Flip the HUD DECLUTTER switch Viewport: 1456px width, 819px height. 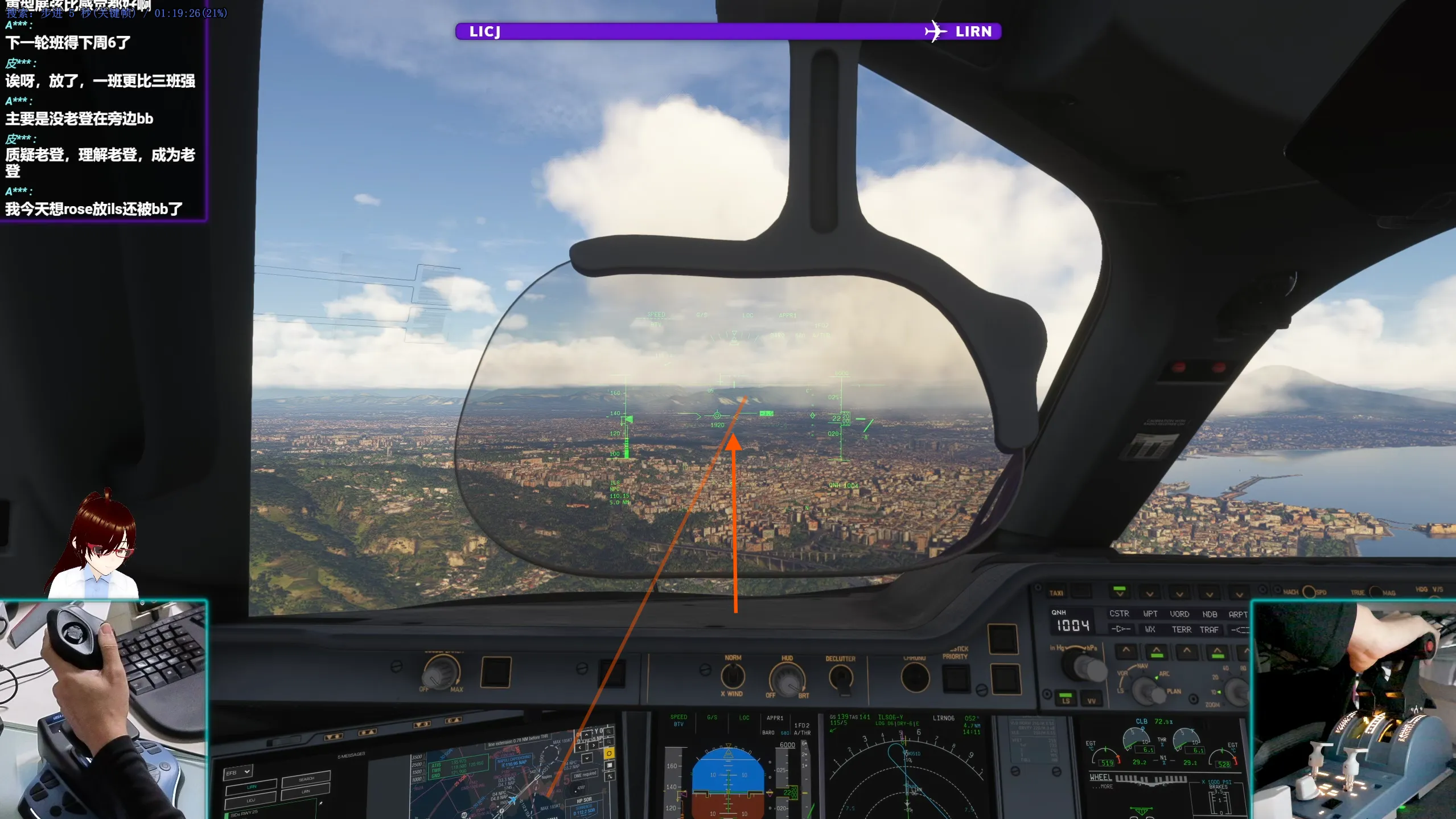[x=841, y=678]
